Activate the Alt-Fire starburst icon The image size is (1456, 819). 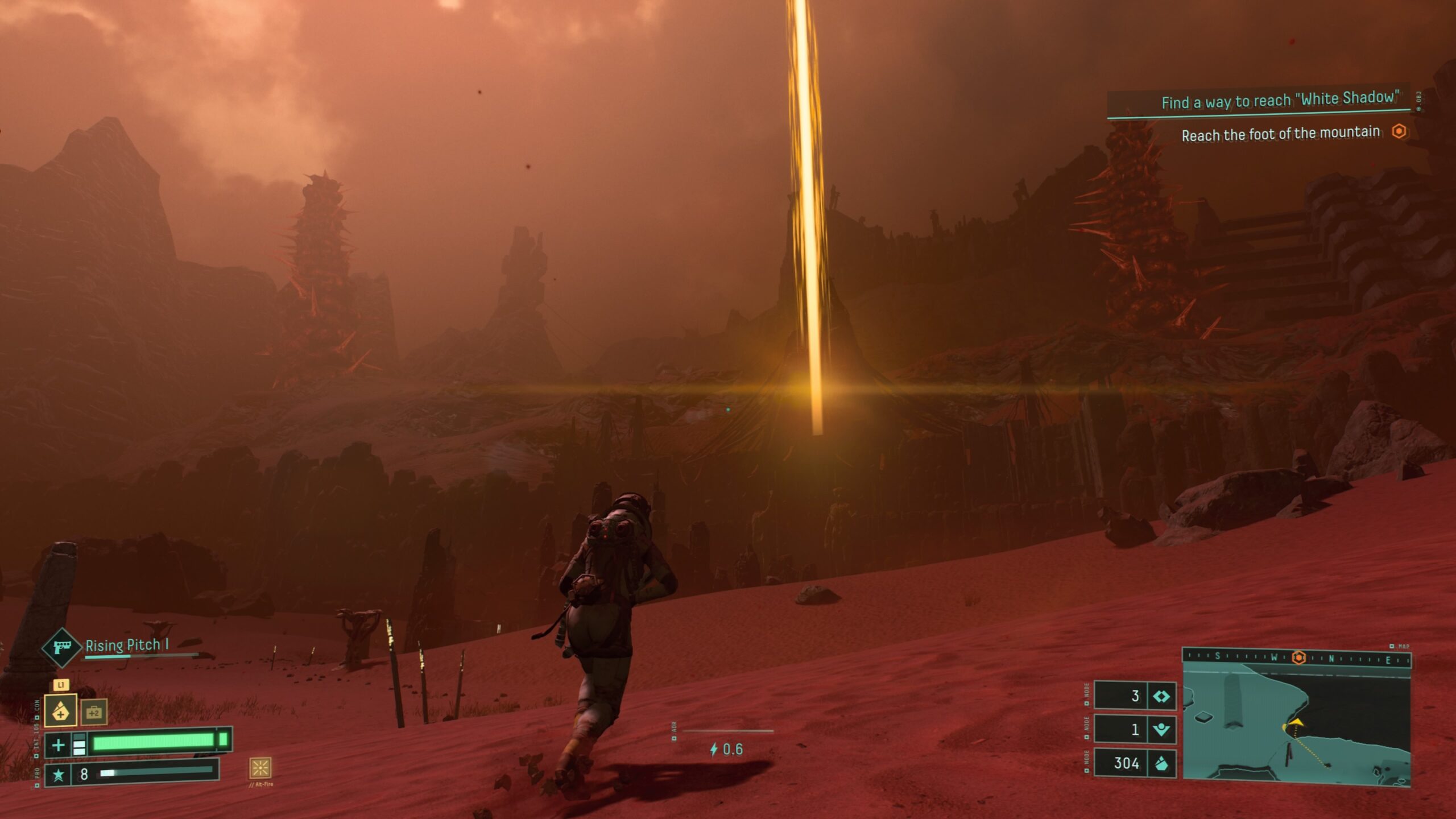click(x=260, y=768)
